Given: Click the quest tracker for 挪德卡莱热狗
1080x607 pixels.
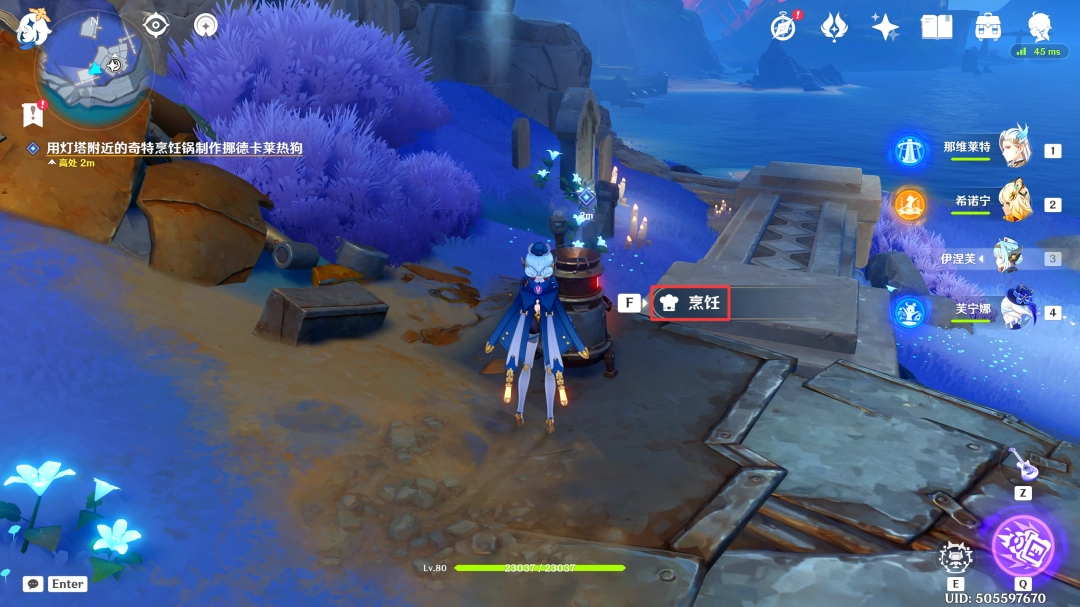Looking at the screenshot, I should pos(174,148).
